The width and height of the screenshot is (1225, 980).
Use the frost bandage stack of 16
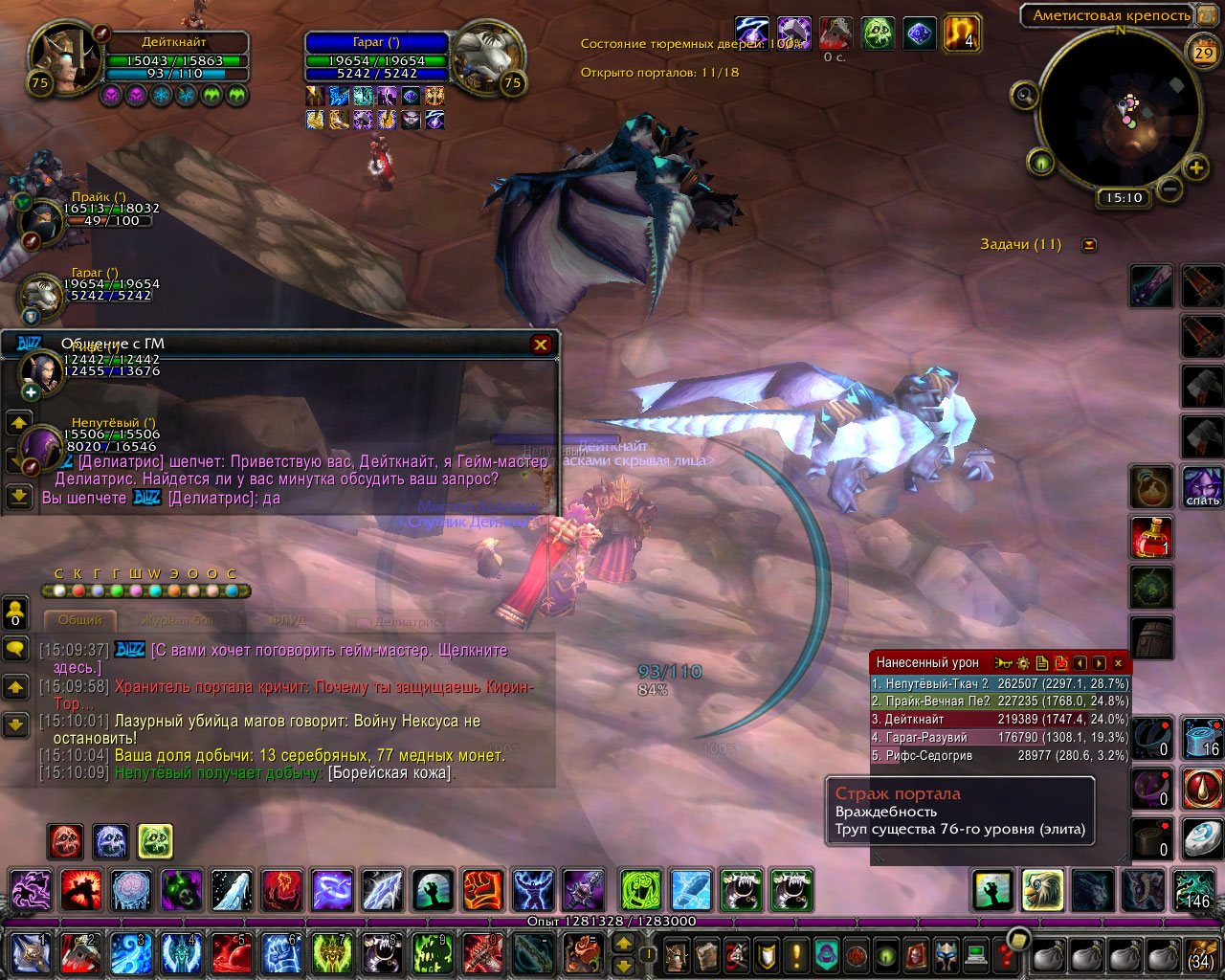[1201, 738]
